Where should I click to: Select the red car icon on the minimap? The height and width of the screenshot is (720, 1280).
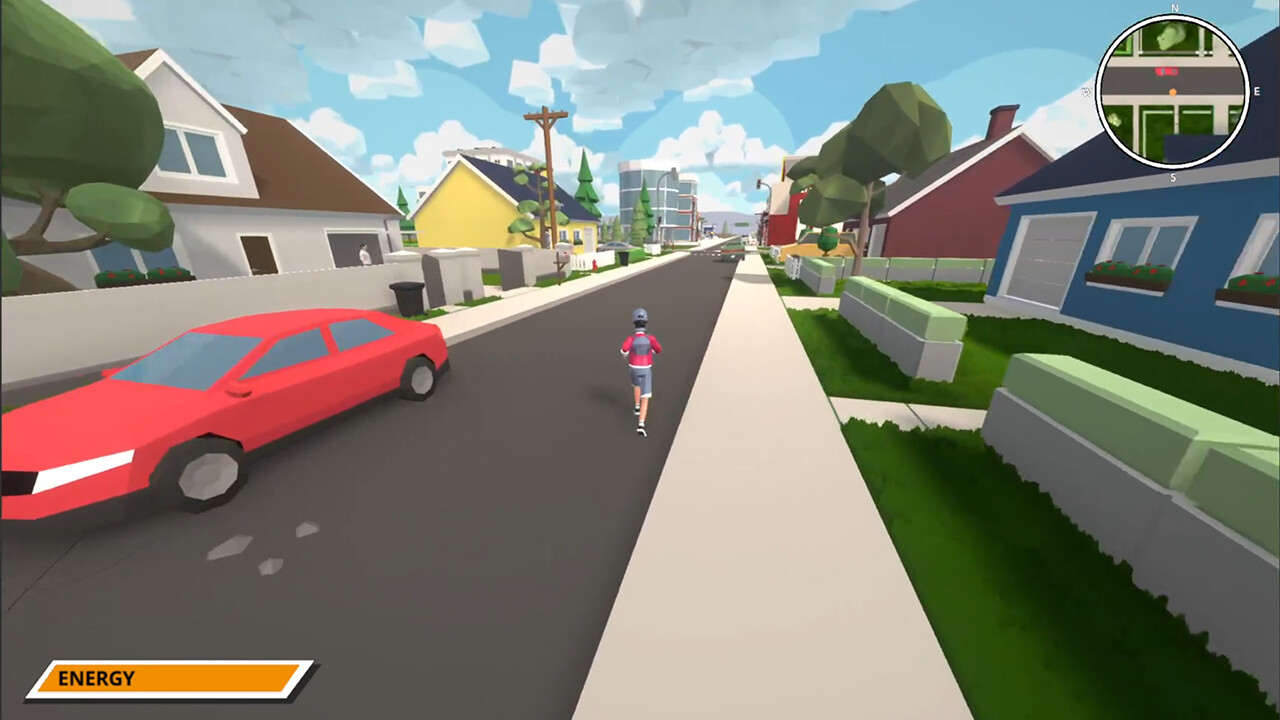[x=1166, y=70]
